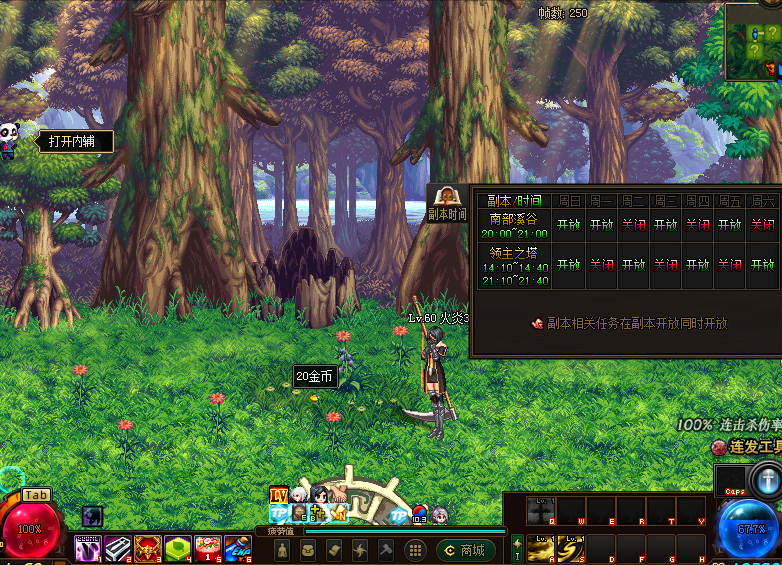Open the 打开内辅 helper panel
Screen dimensions: 782x565
click(74, 142)
